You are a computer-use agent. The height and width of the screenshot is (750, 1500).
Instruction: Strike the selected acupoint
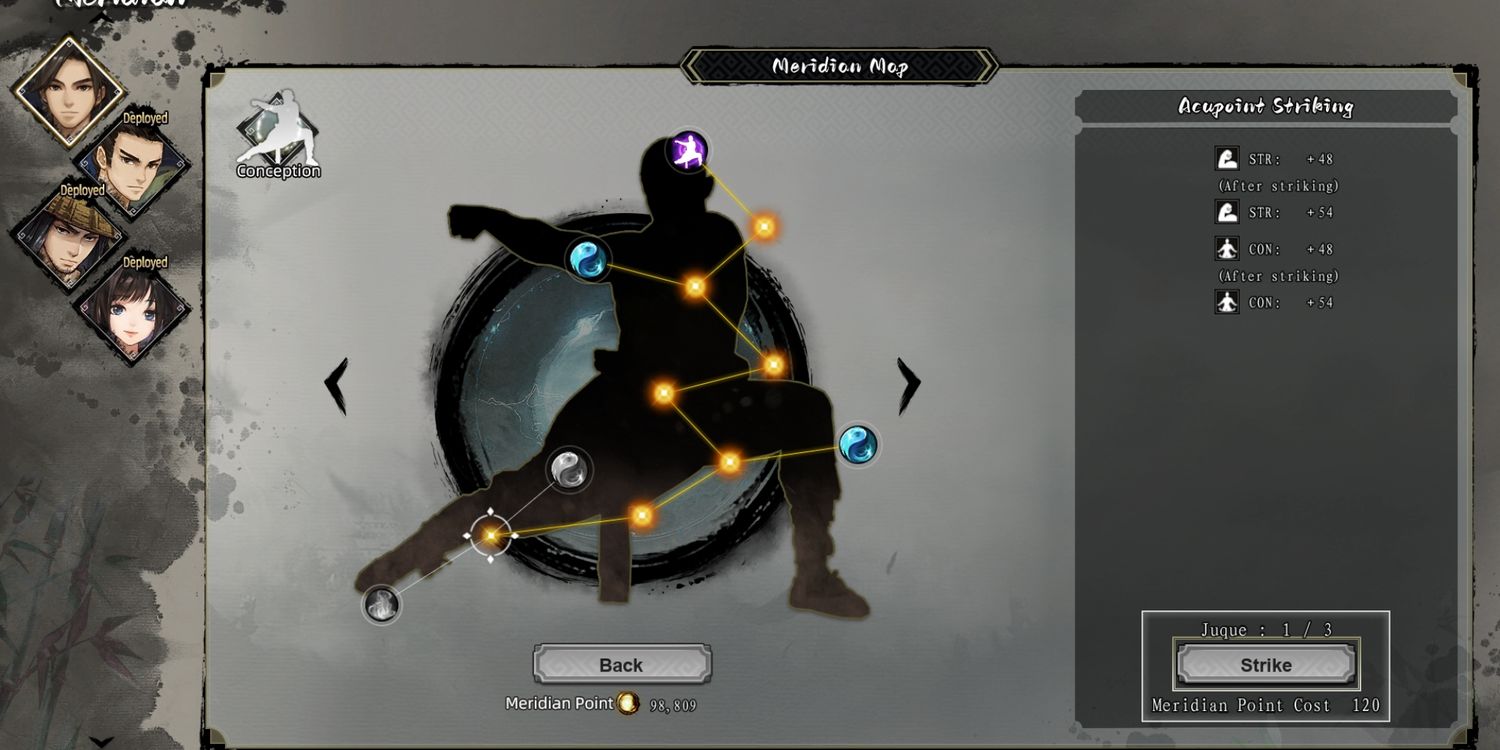pyautogui.click(x=1266, y=665)
